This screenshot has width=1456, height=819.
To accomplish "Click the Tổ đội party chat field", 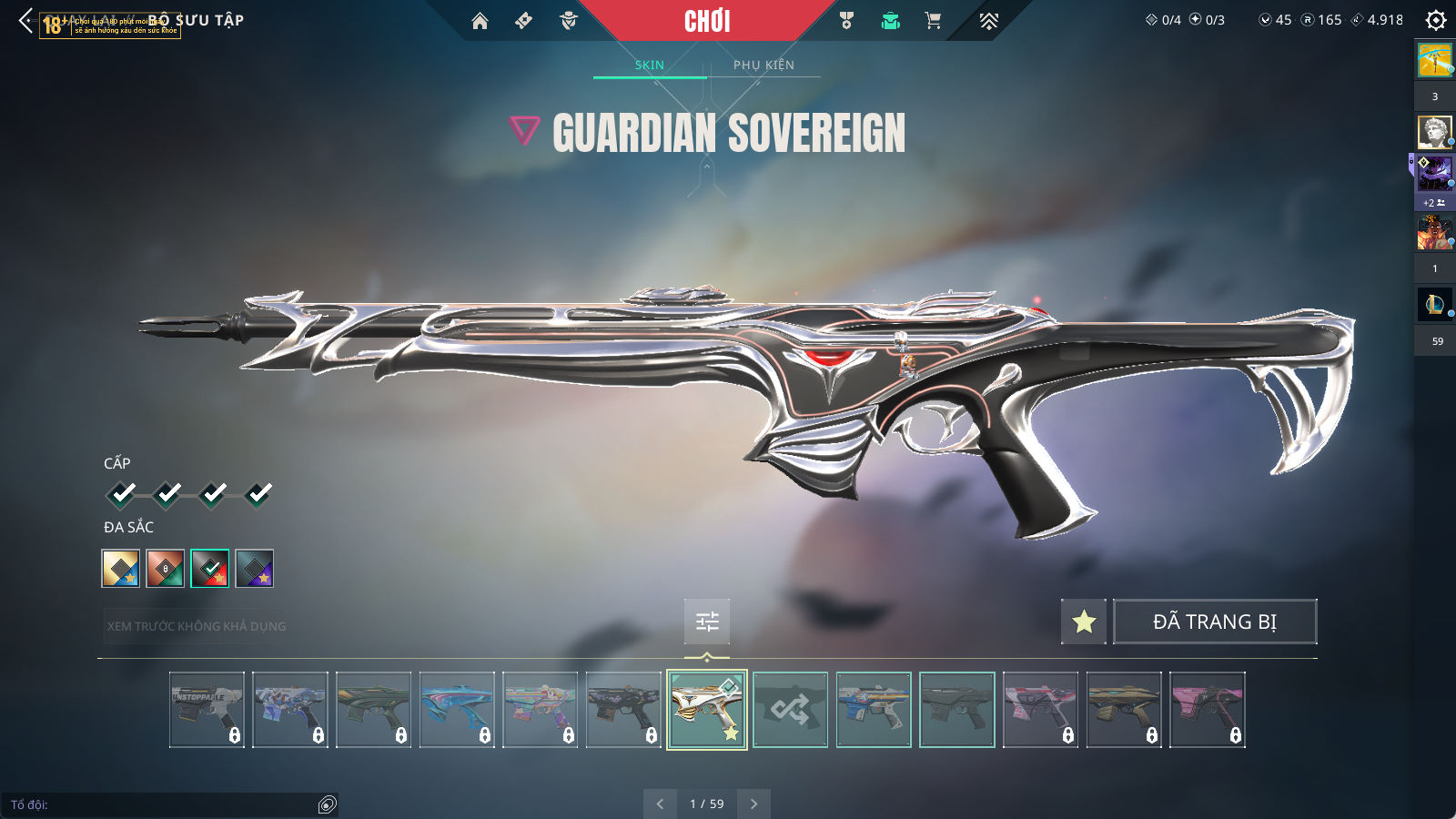I will (164, 804).
